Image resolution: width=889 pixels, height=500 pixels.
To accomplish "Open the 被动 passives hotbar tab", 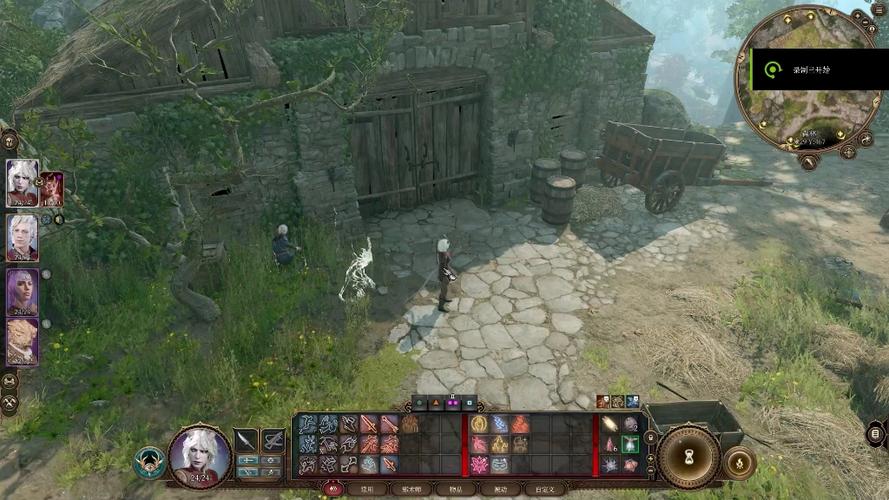I will [x=500, y=489].
